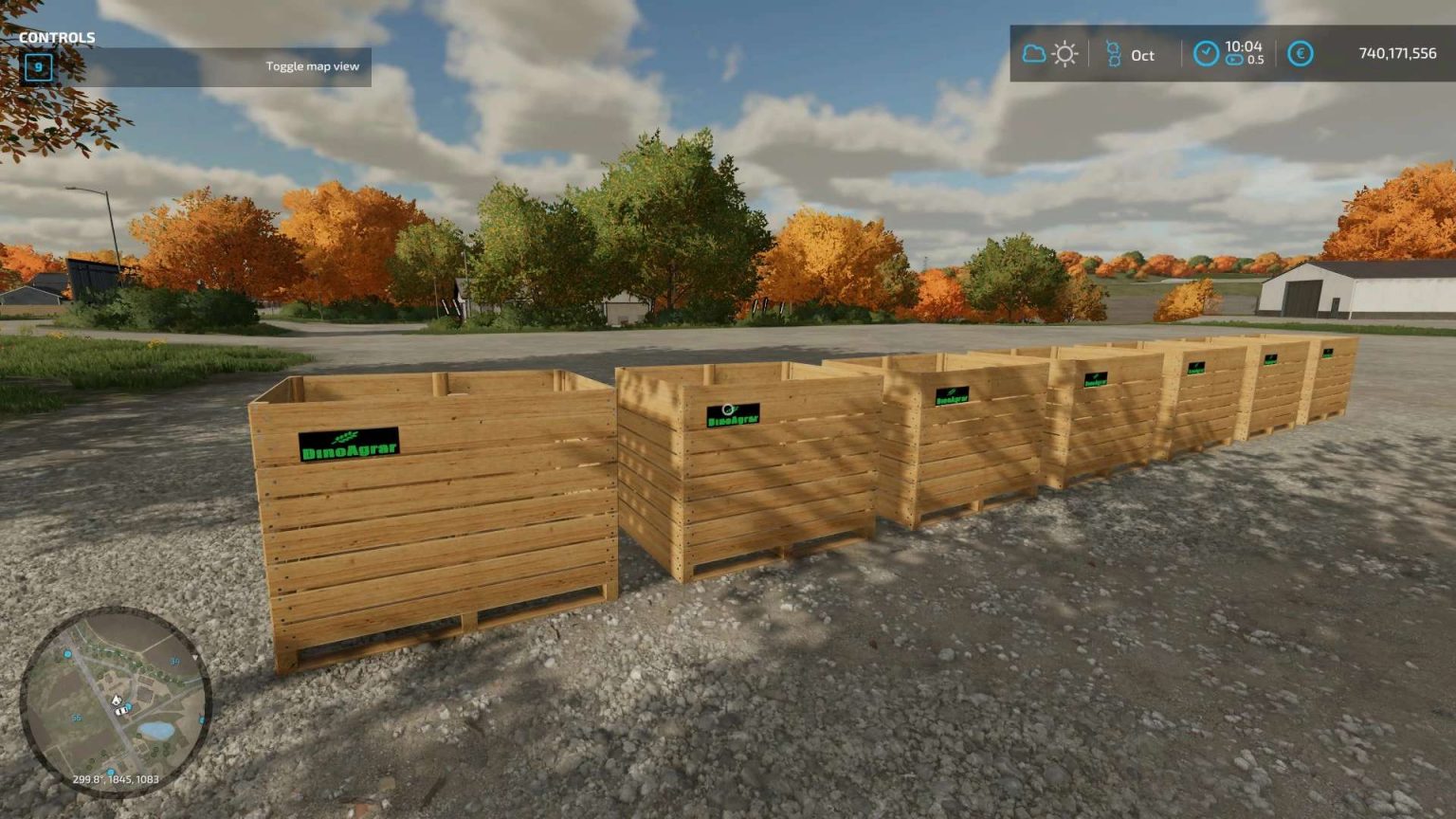Image resolution: width=1456 pixels, height=819 pixels.
Task: Click the Euro coin currency icon
Action: pos(1299,54)
